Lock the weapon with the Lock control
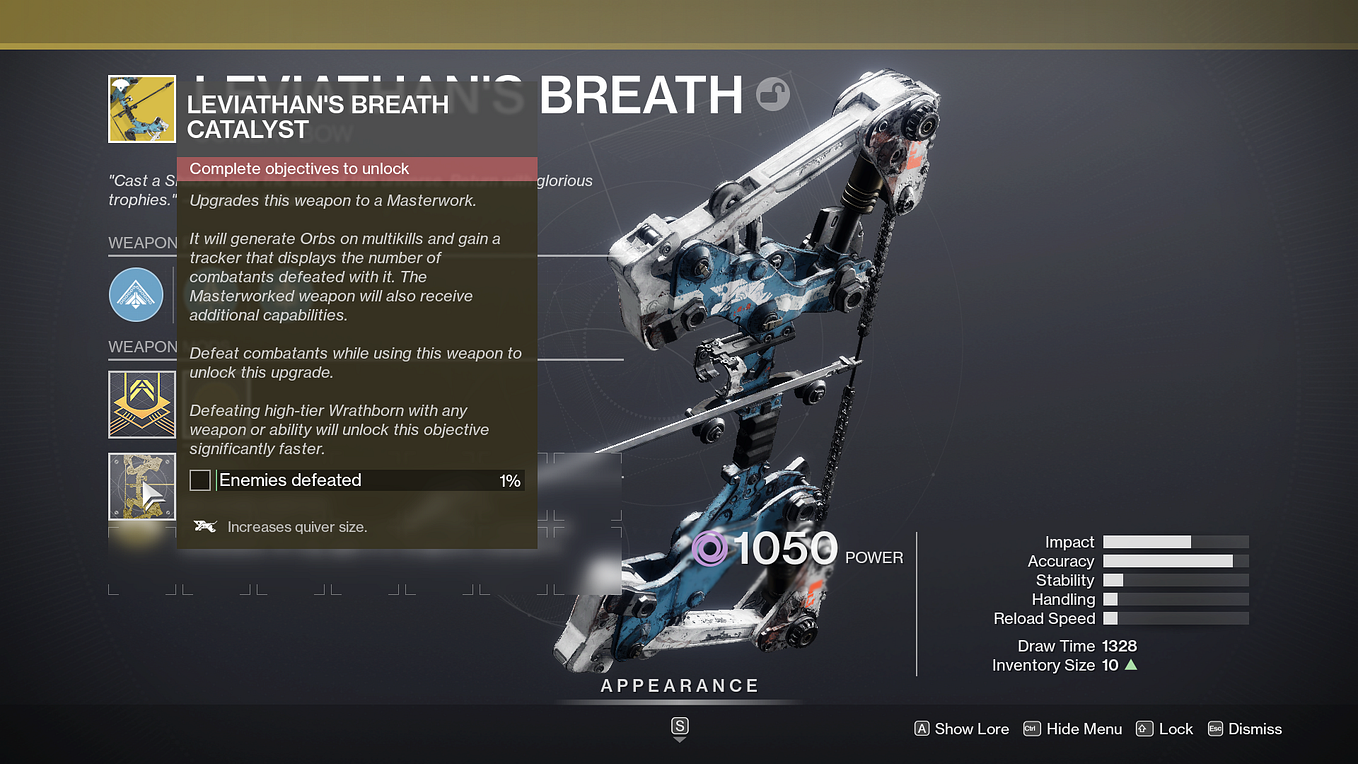Screen dimensions: 1358x764 (1176, 729)
